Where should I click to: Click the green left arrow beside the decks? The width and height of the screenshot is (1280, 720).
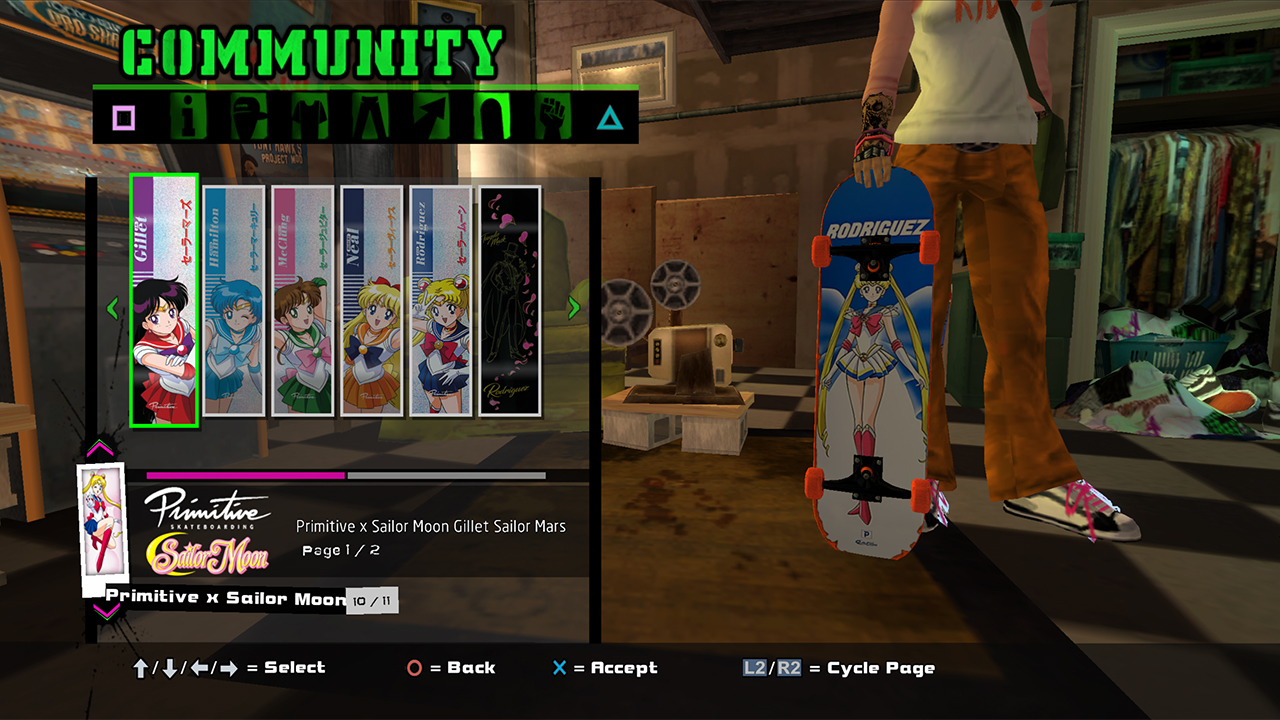pos(112,308)
